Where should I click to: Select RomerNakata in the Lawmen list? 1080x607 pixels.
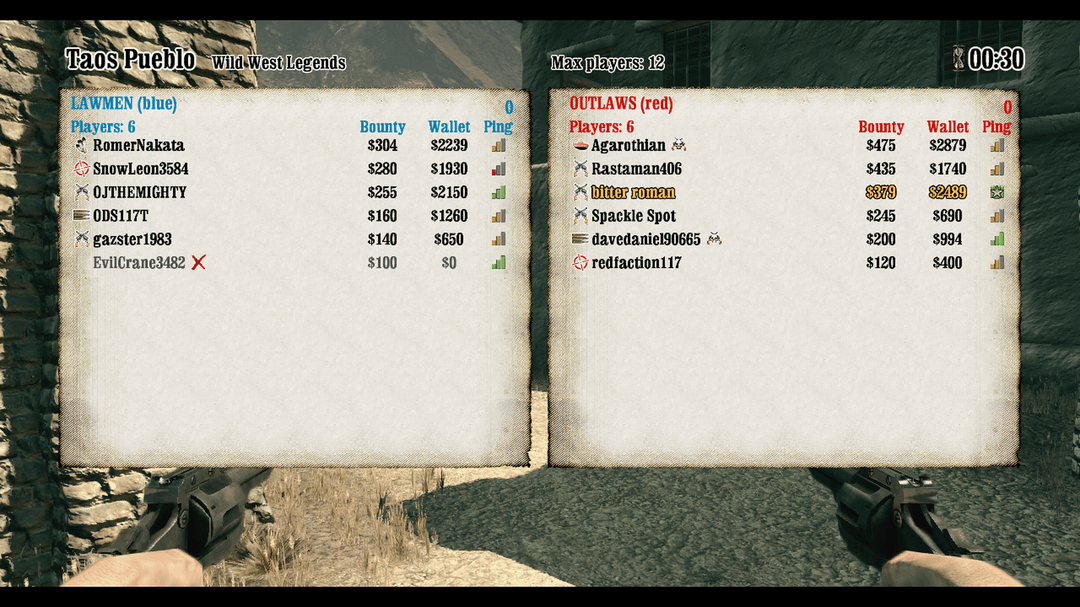tap(138, 146)
